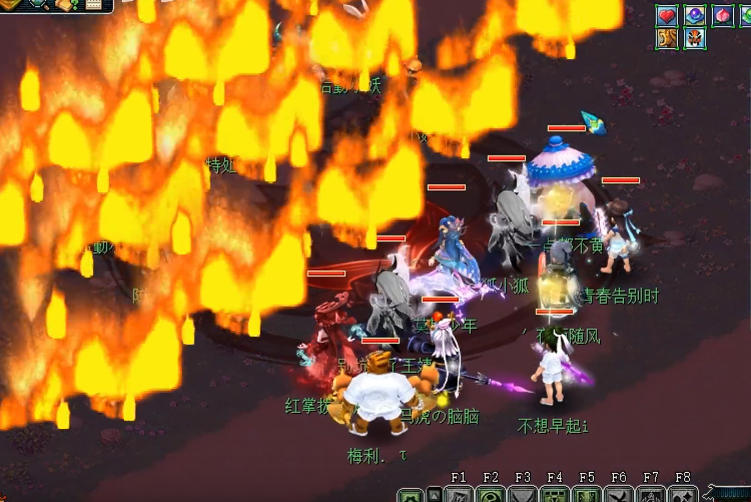751x502 pixels.
Task: Click the golden lion buff icon
Action: click(x=667, y=39)
